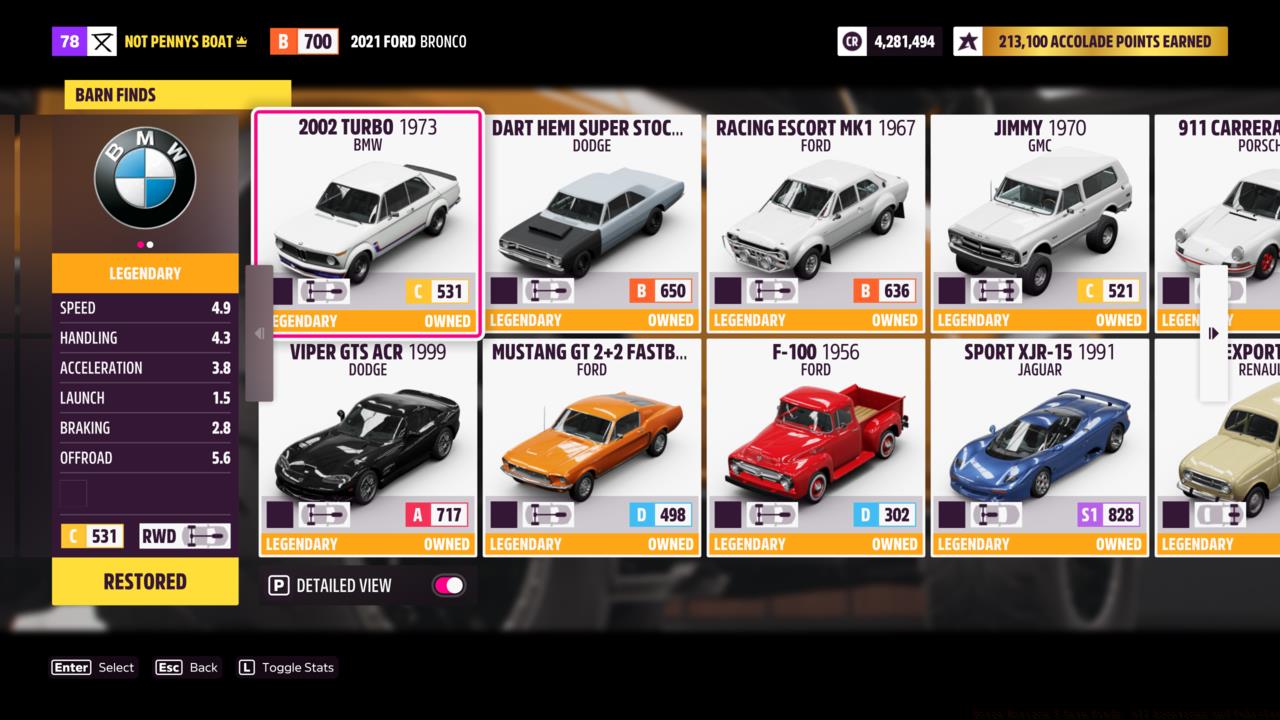Click the Toggle Stats menu entry
Viewport: 1280px width, 720px height.
pos(287,667)
